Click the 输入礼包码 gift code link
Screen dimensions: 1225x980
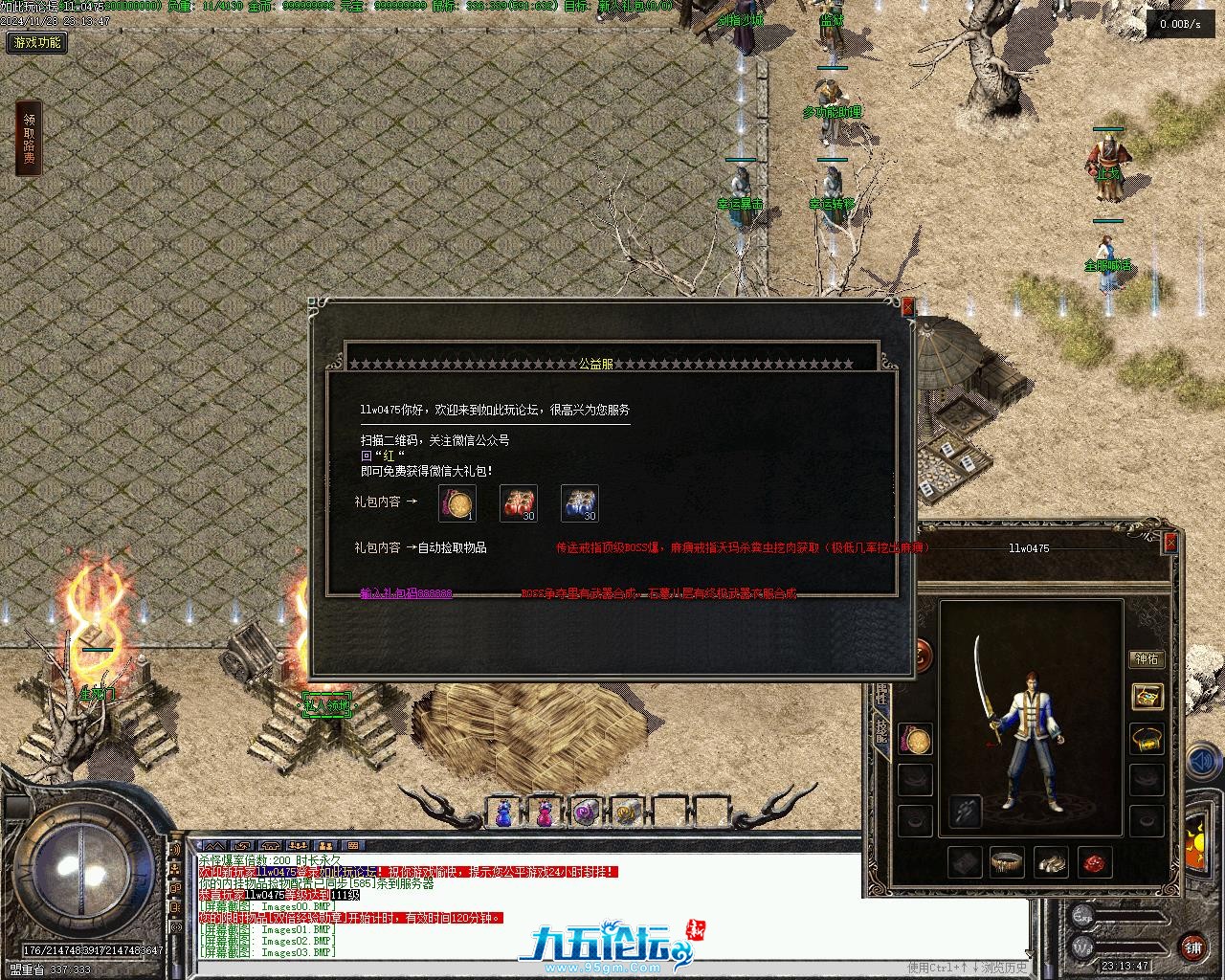[x=406, y=594]
